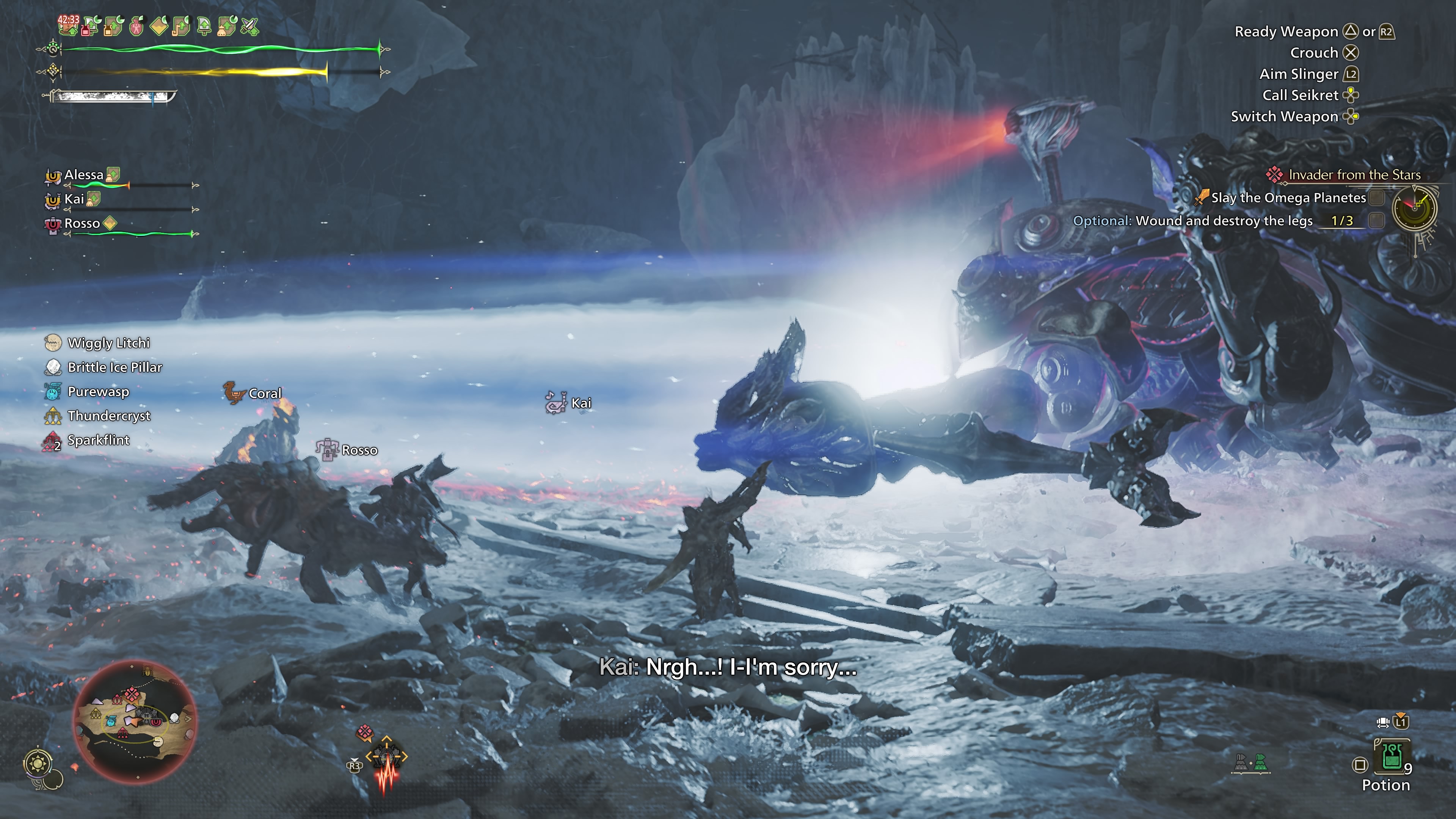The width and height of the screenshot is (1456, 819).
Task: View the Slay the Omega Planetes objective
Action: click(1288, 198)
